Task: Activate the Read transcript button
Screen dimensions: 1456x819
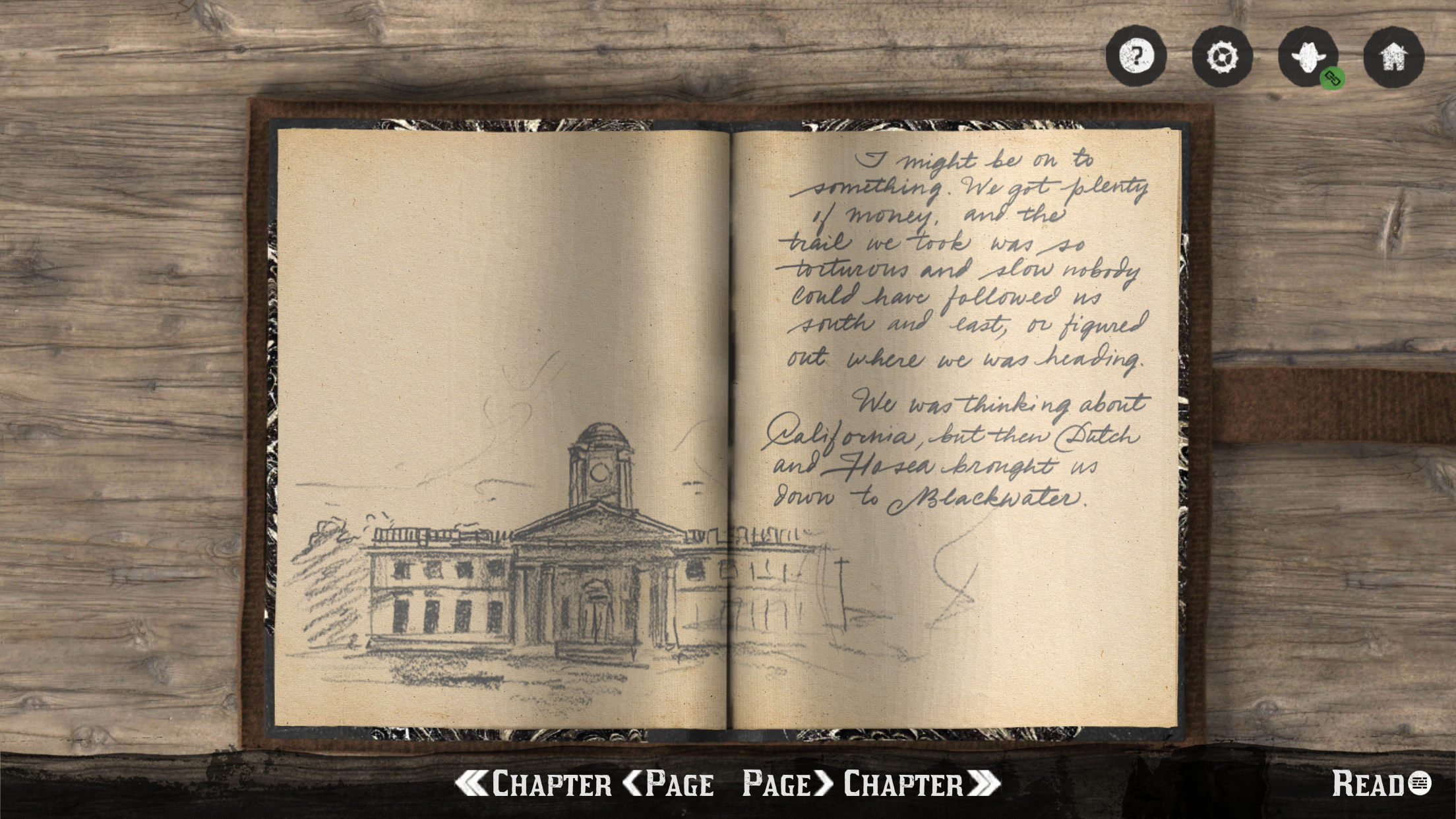Action: coord(1381,783)
